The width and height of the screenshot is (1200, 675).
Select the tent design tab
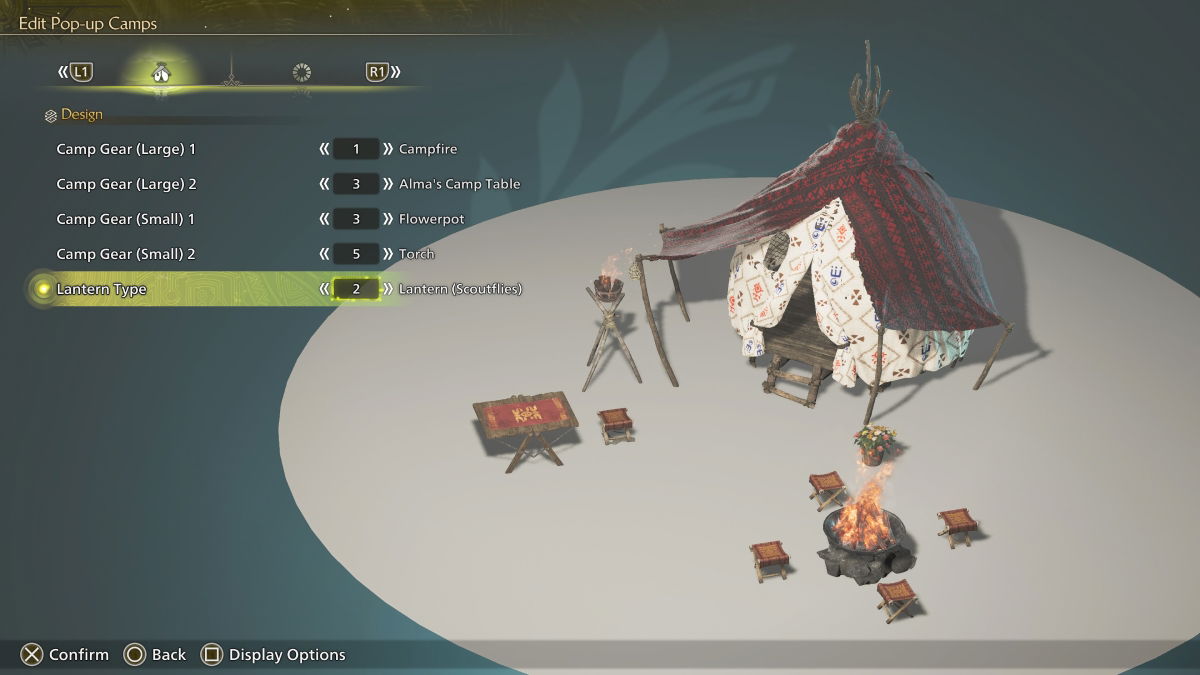pos(159,72)
